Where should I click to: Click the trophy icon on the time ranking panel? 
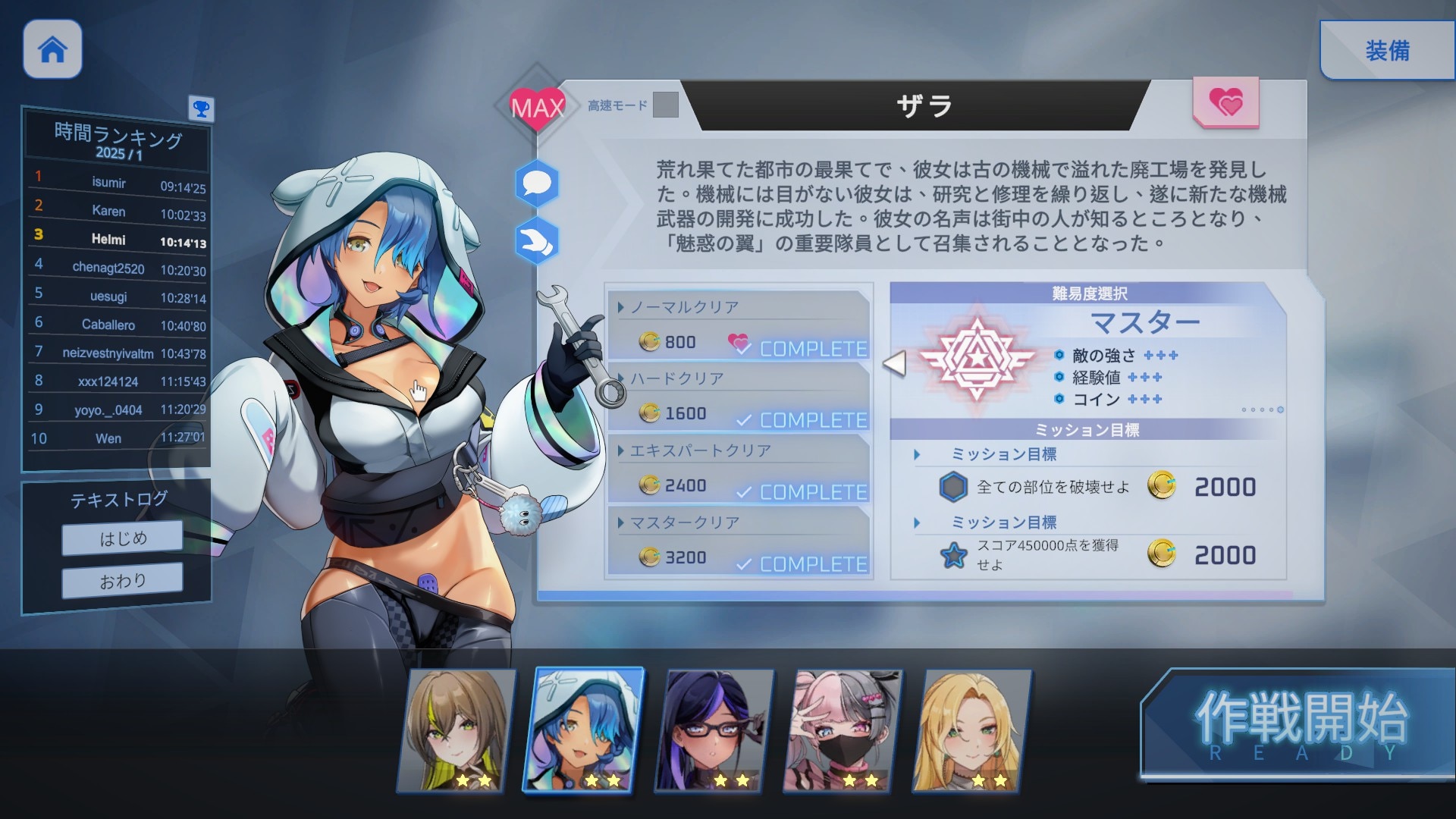tap(200, 109)
